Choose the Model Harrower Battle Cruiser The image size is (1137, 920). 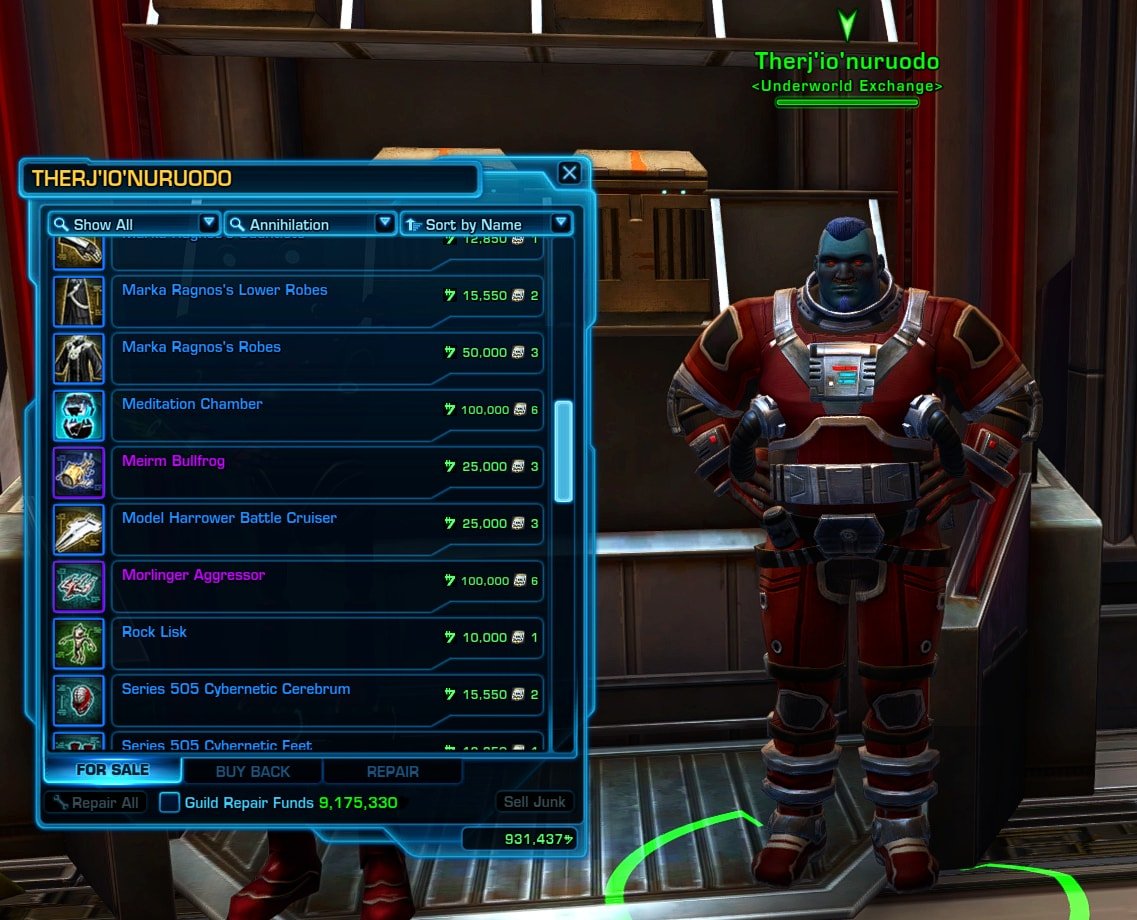tap(326, 530)
